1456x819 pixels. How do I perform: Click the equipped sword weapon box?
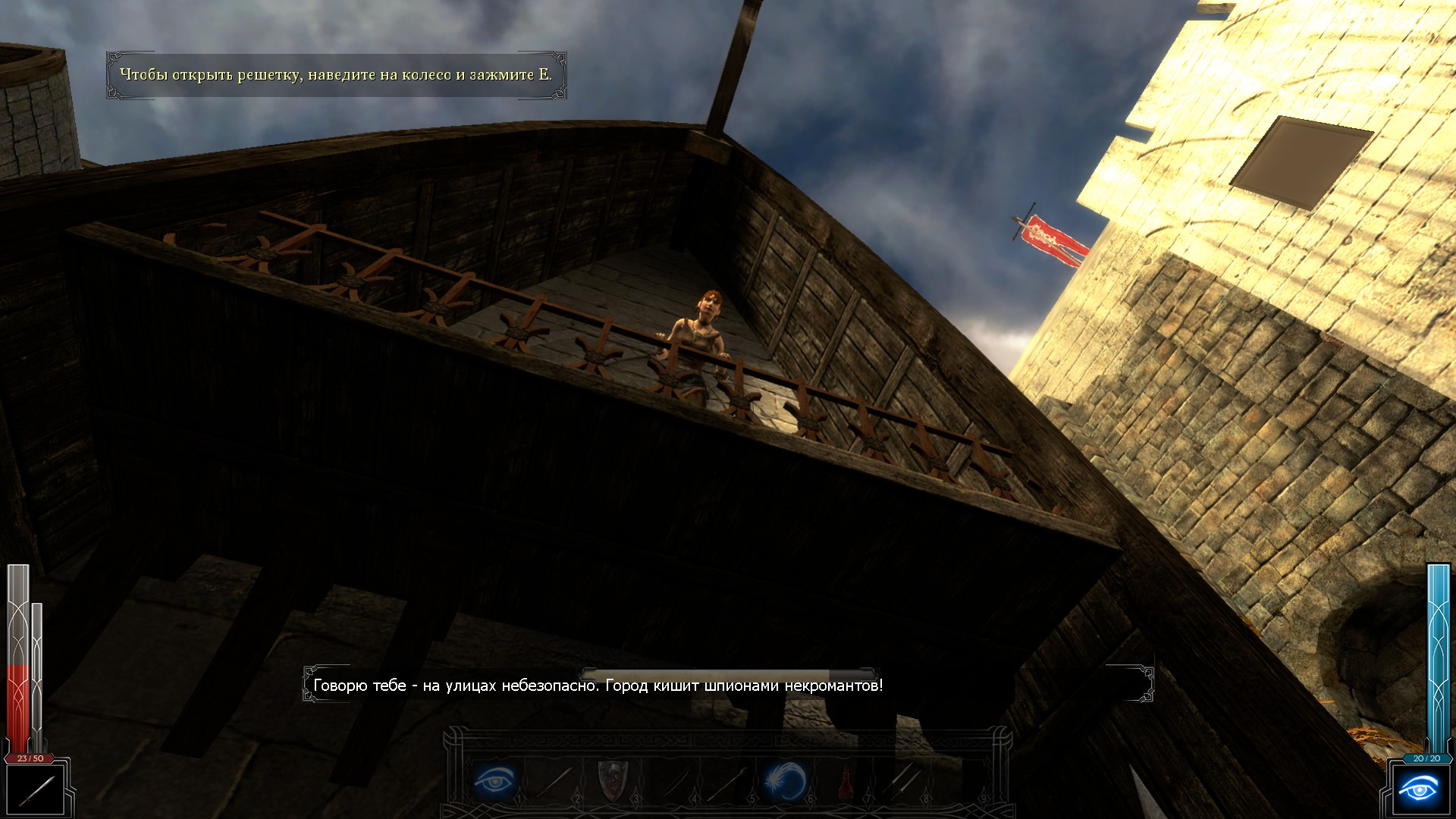36,791
